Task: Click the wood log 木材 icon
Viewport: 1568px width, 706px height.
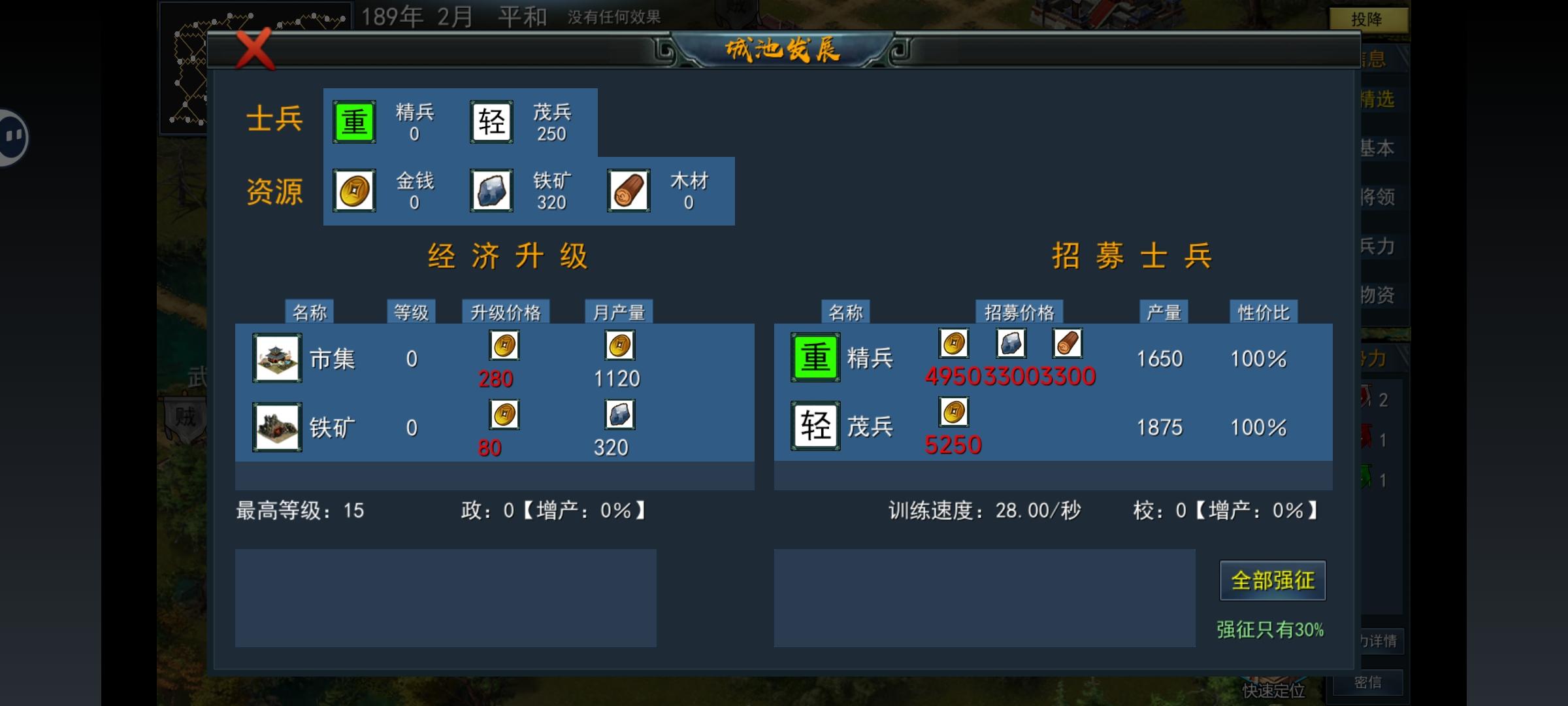Action: click(x=628, y=190)
